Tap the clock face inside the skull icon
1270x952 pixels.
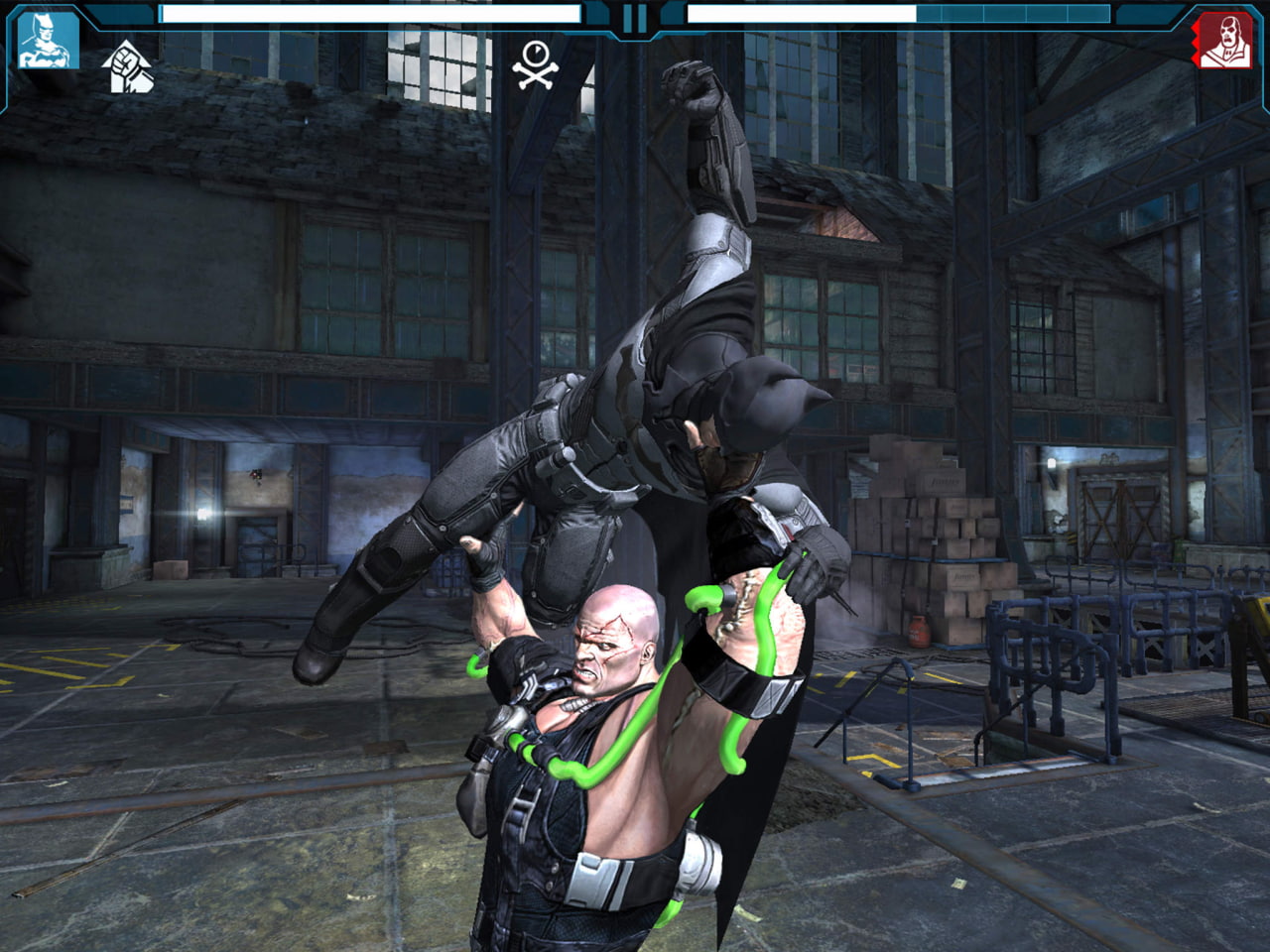coord(535,53)
